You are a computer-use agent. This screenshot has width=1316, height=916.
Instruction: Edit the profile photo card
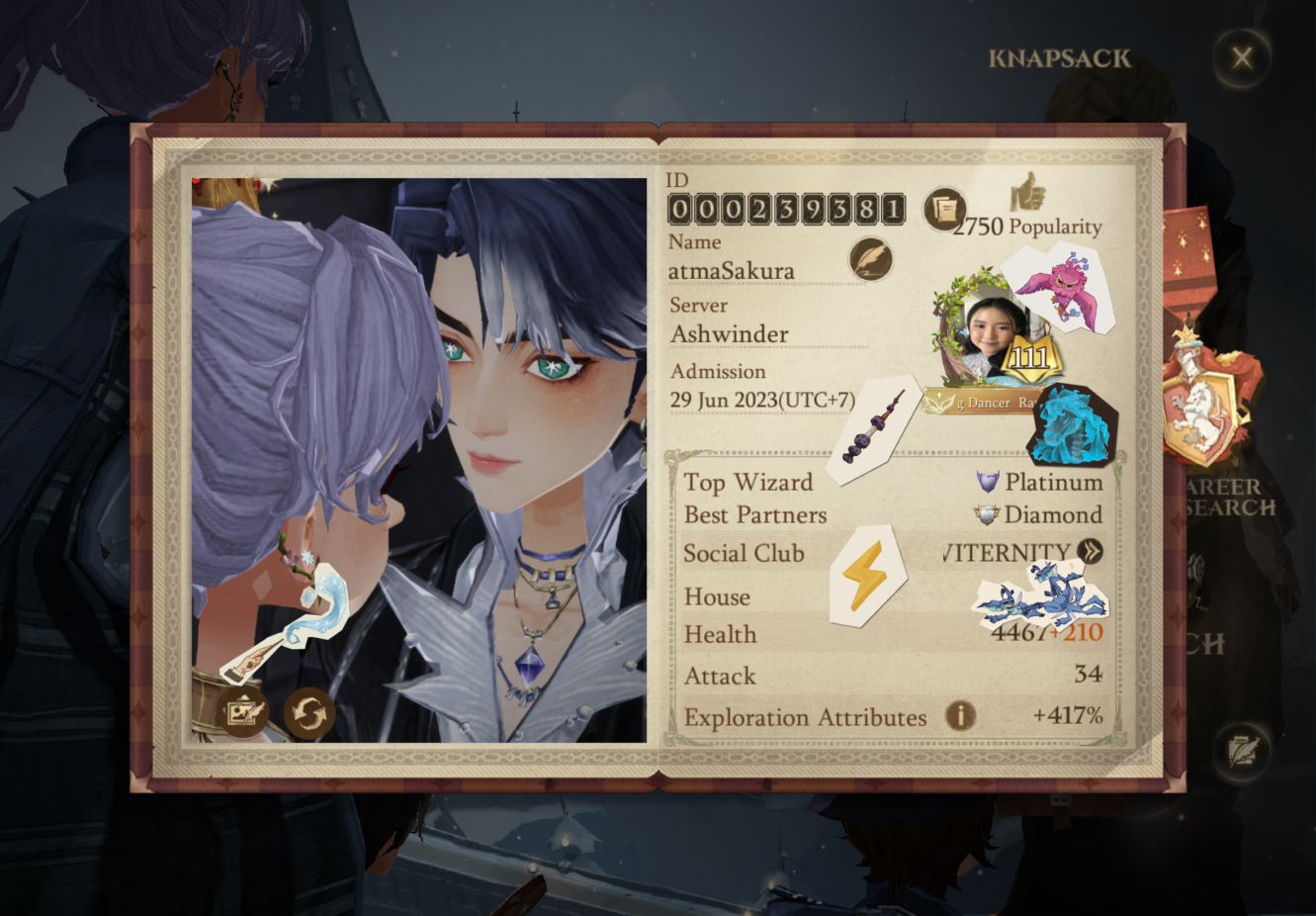click(243, 711)
